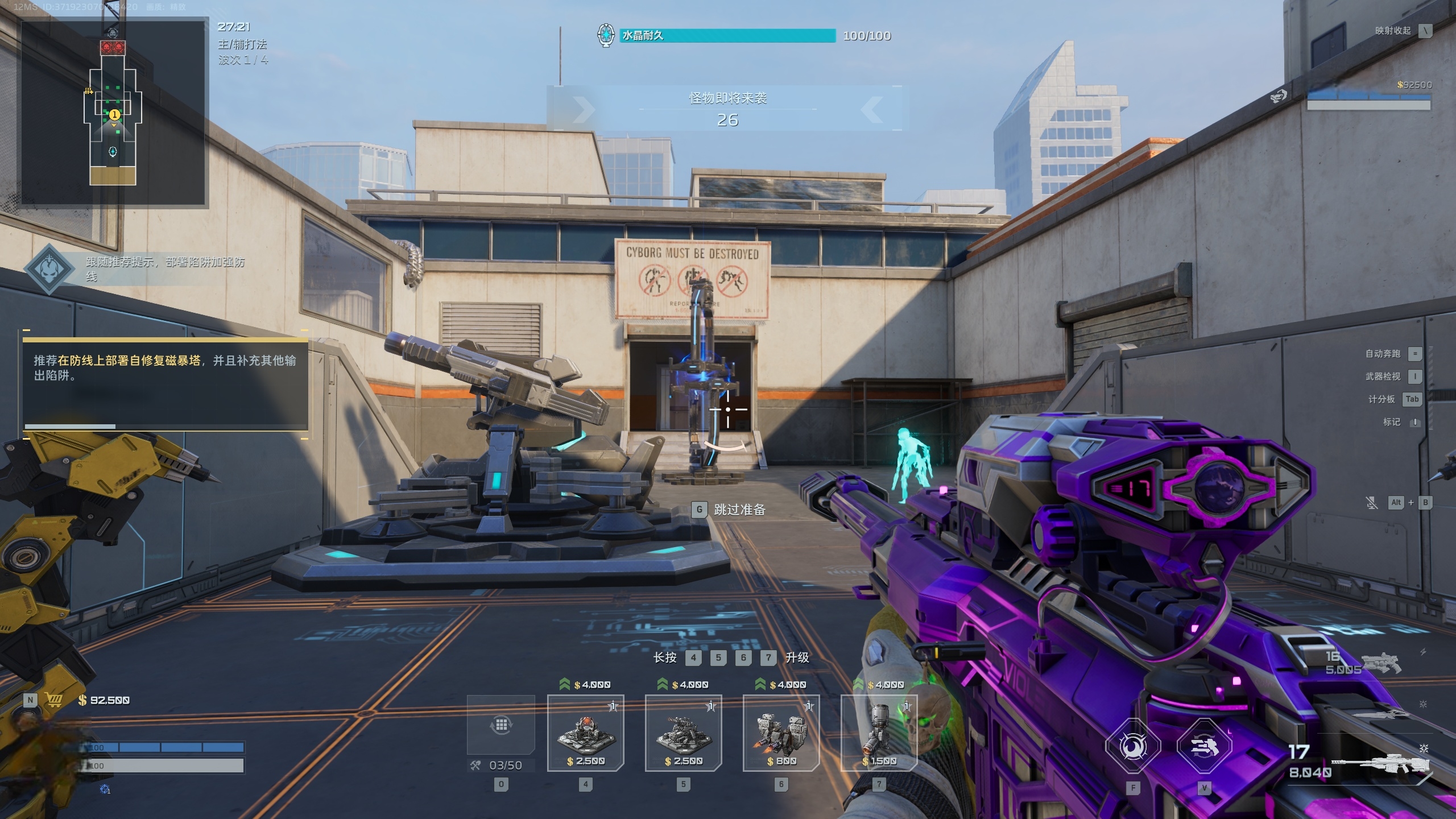Pick the barrel cannon trap costing $1,500
This screenshot has width=1456, height=819.
[x=879, y=733]
